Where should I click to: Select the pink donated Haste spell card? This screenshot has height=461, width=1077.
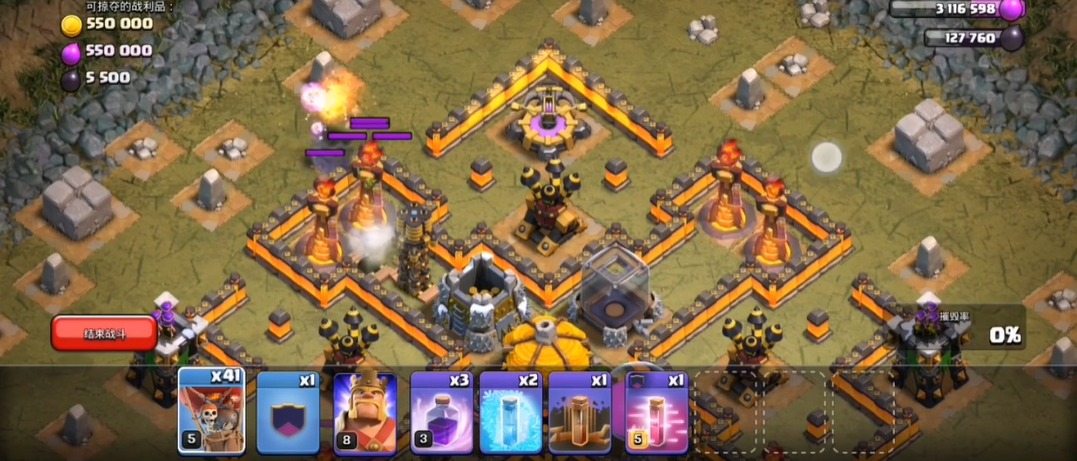[655, 412]
